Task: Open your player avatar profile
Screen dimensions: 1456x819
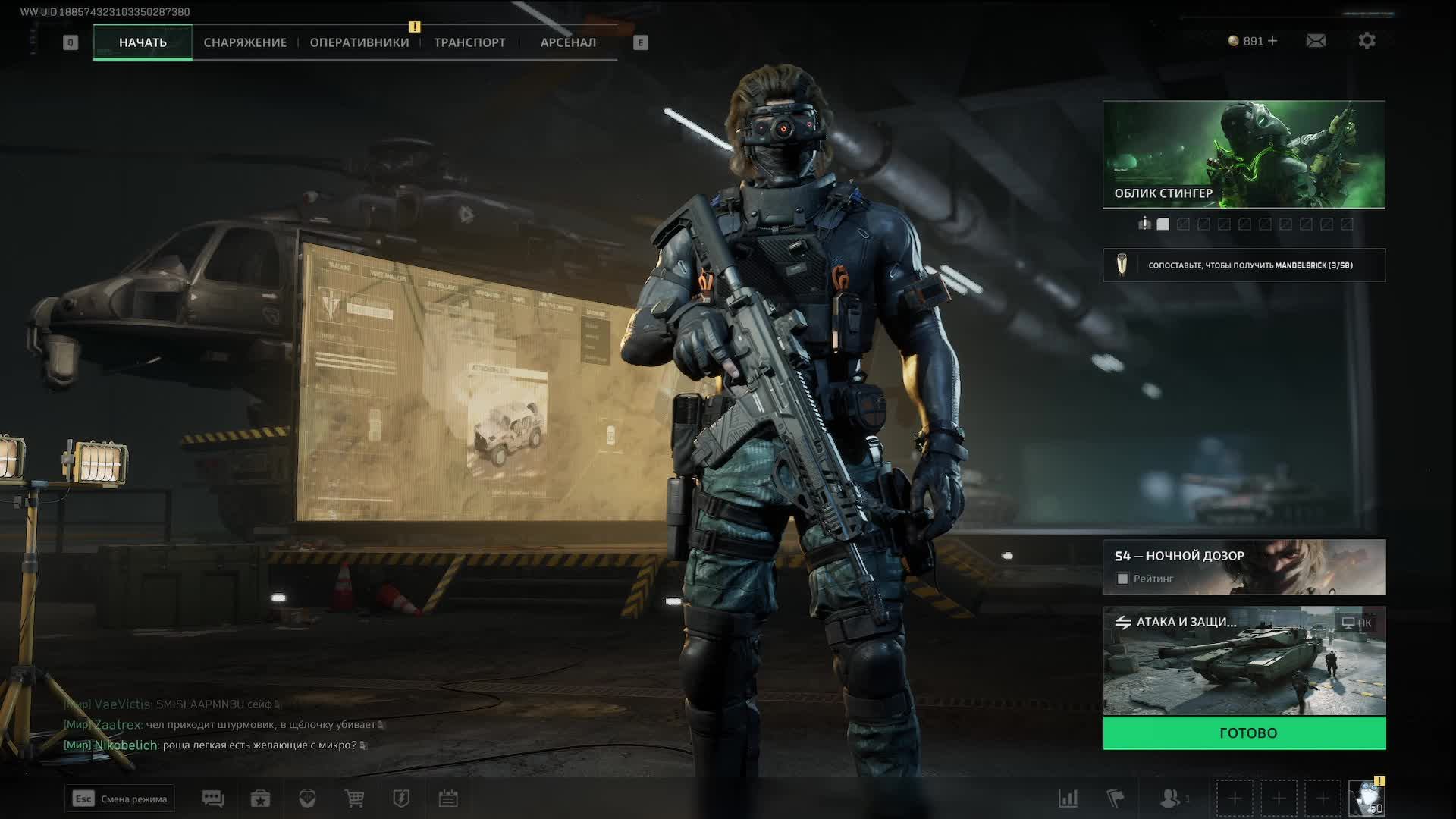Action: click(1367, 799)
